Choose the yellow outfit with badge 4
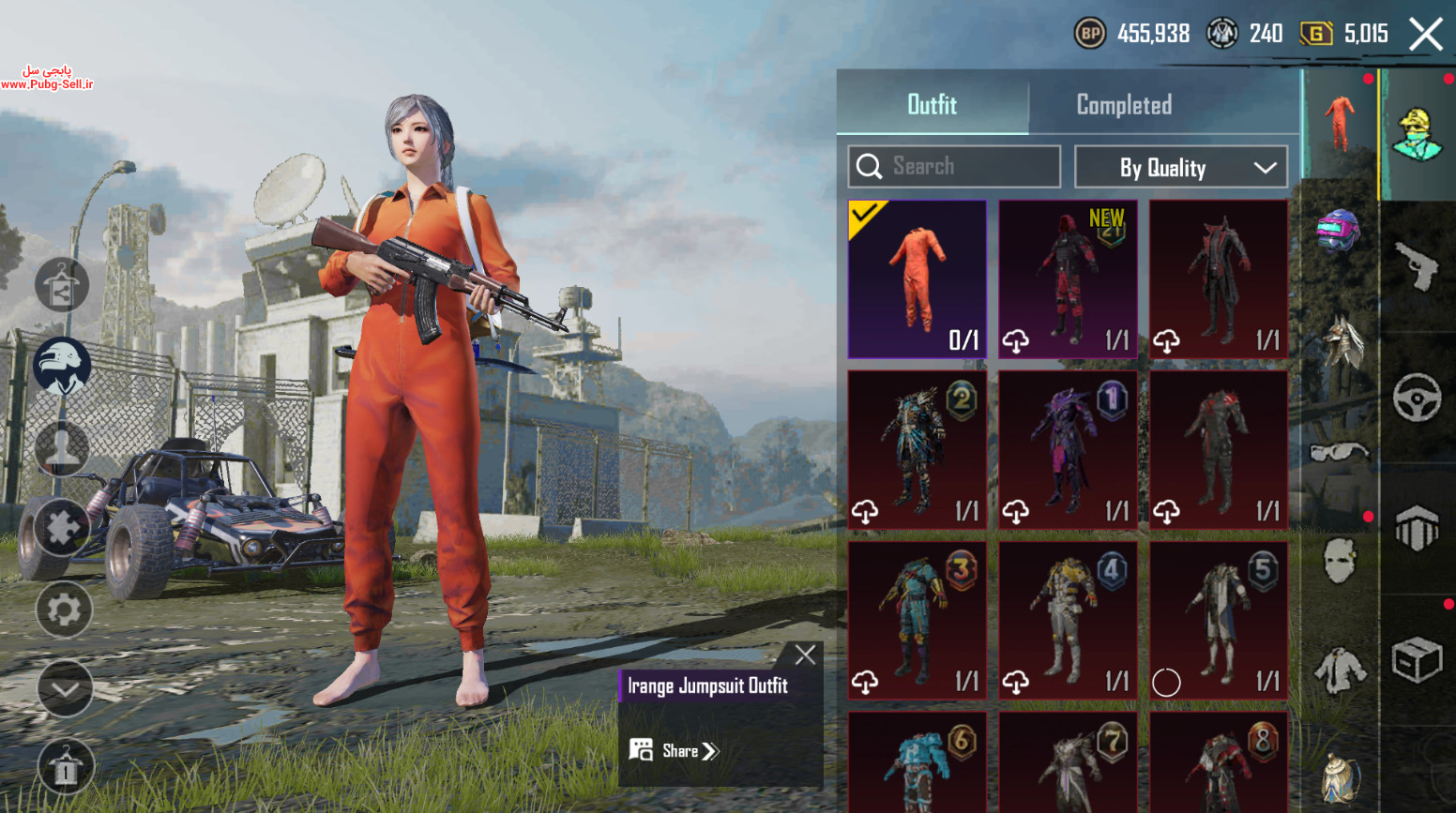Screen dimensions: 1456x813 1068,620
